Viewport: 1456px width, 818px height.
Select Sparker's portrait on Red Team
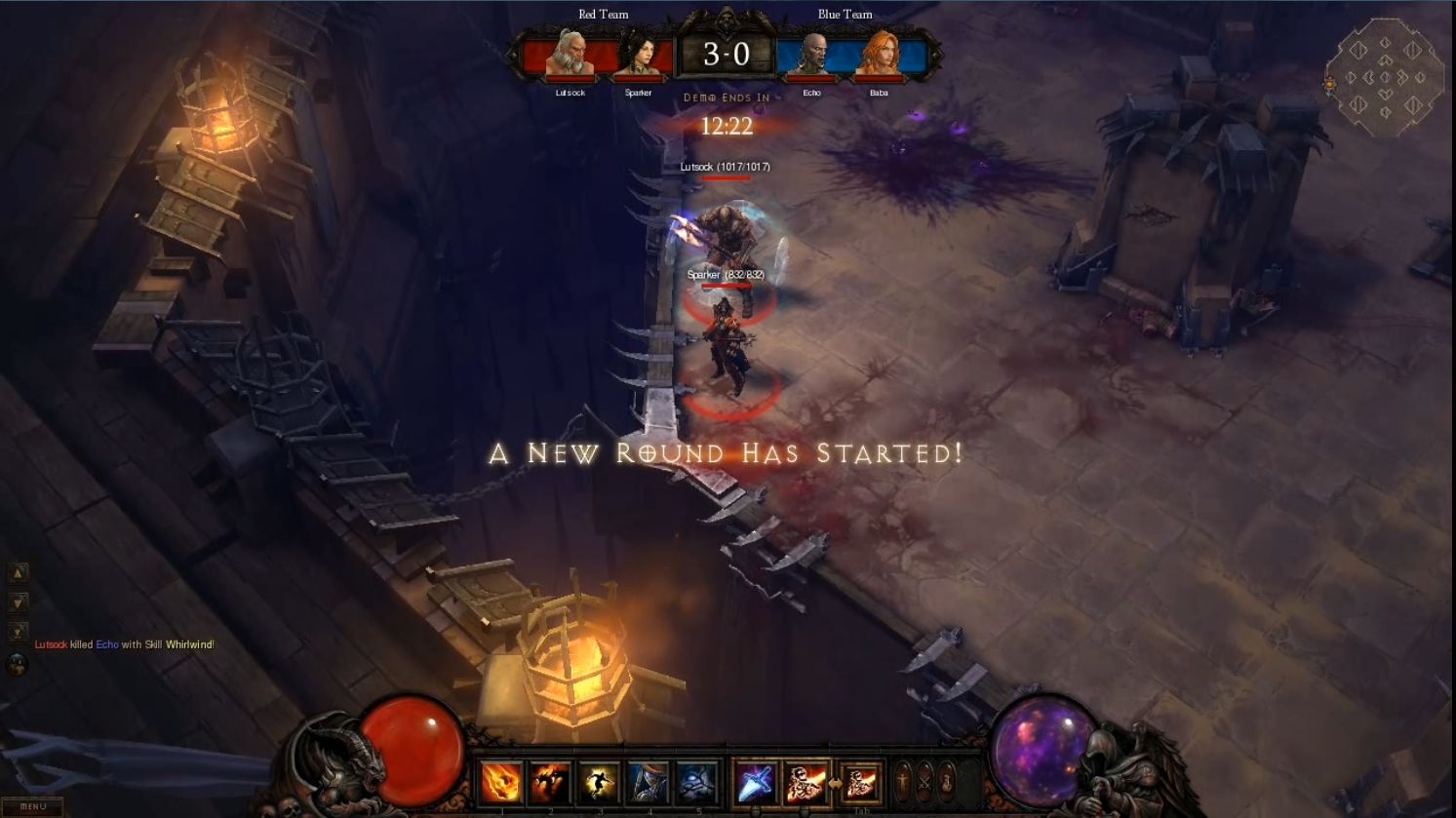coord(638,54)
